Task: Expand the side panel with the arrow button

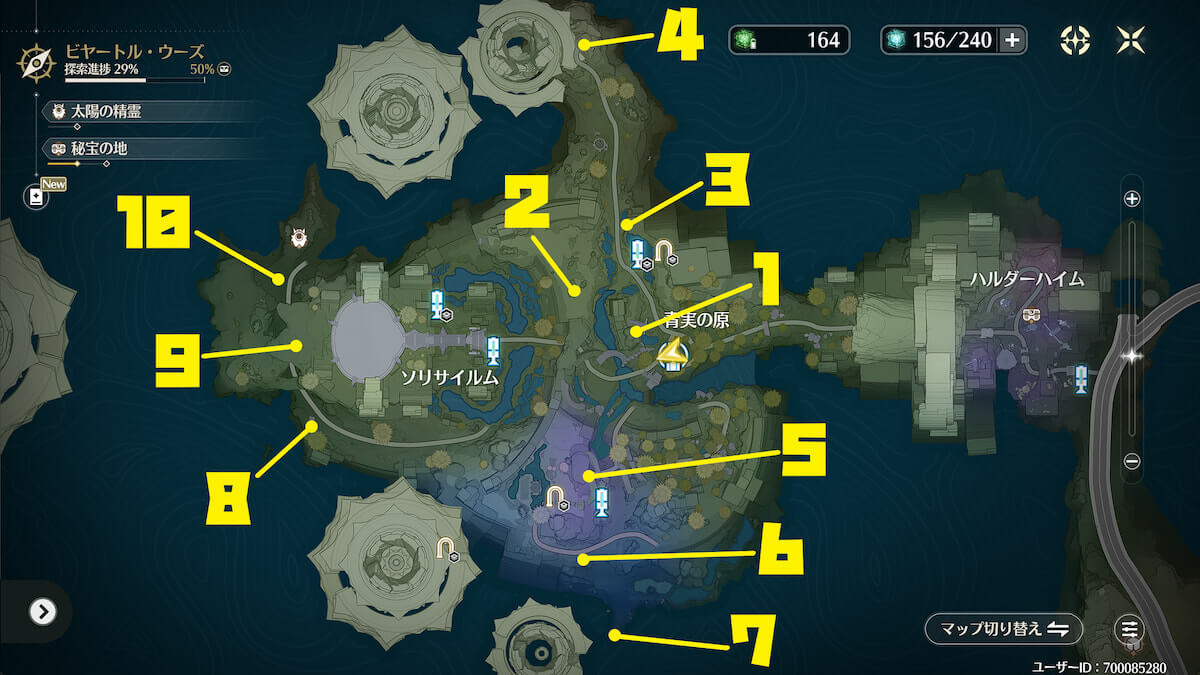Action: pyautogui.click(x=42, y=611)
